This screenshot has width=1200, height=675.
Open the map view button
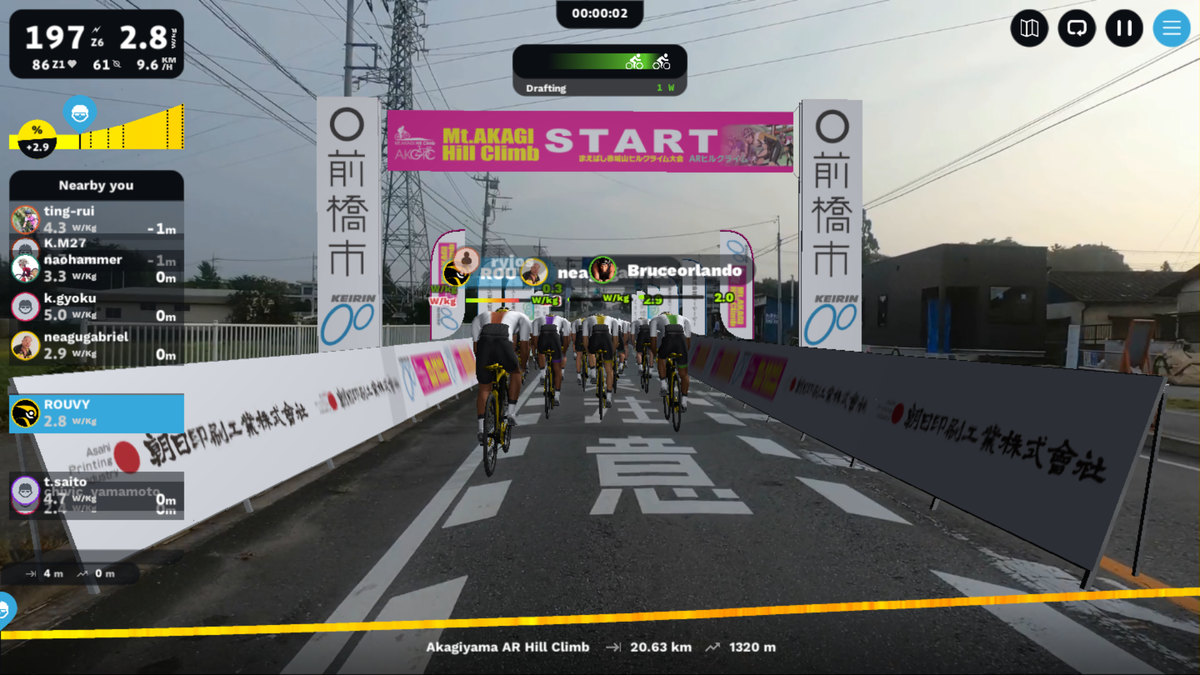tap(1029, 28)
